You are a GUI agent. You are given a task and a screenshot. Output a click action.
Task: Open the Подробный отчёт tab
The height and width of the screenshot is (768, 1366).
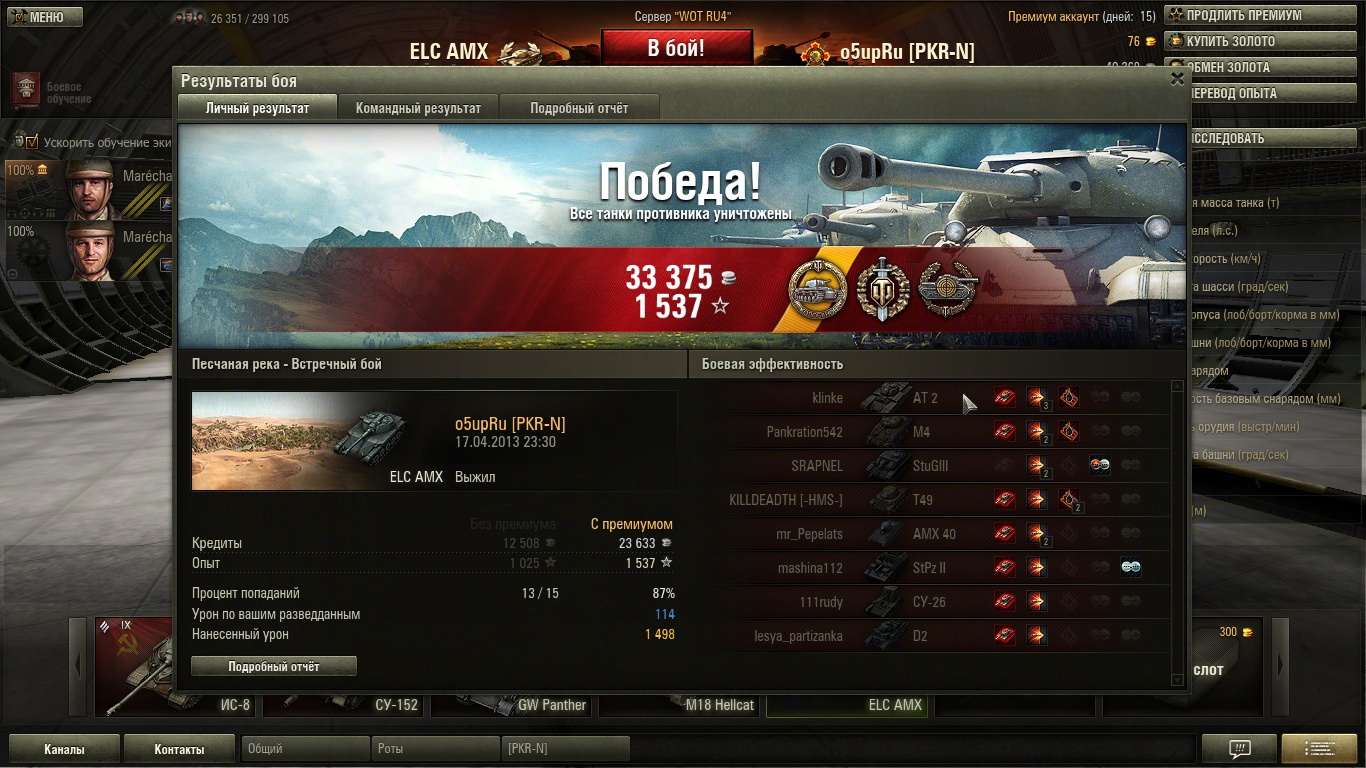click(x=579, y=108)
